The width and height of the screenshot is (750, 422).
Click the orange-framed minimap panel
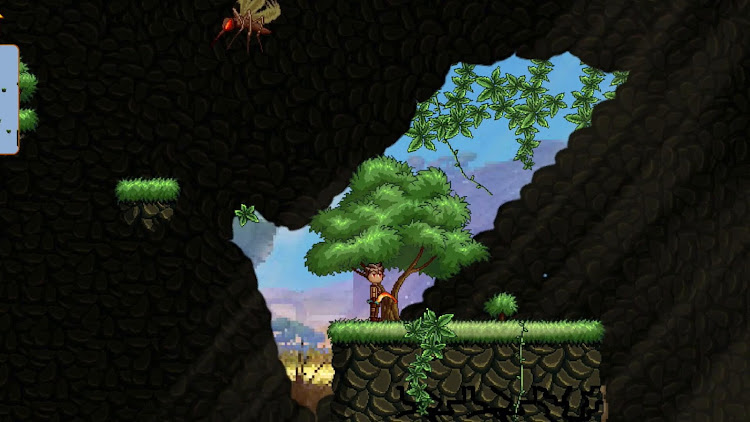pos(8,99)
